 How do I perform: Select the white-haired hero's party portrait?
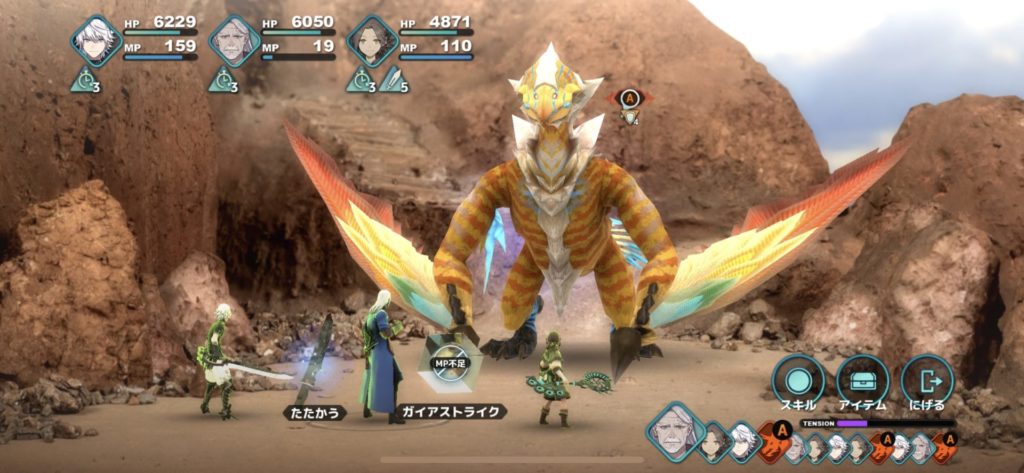[97, 41]
